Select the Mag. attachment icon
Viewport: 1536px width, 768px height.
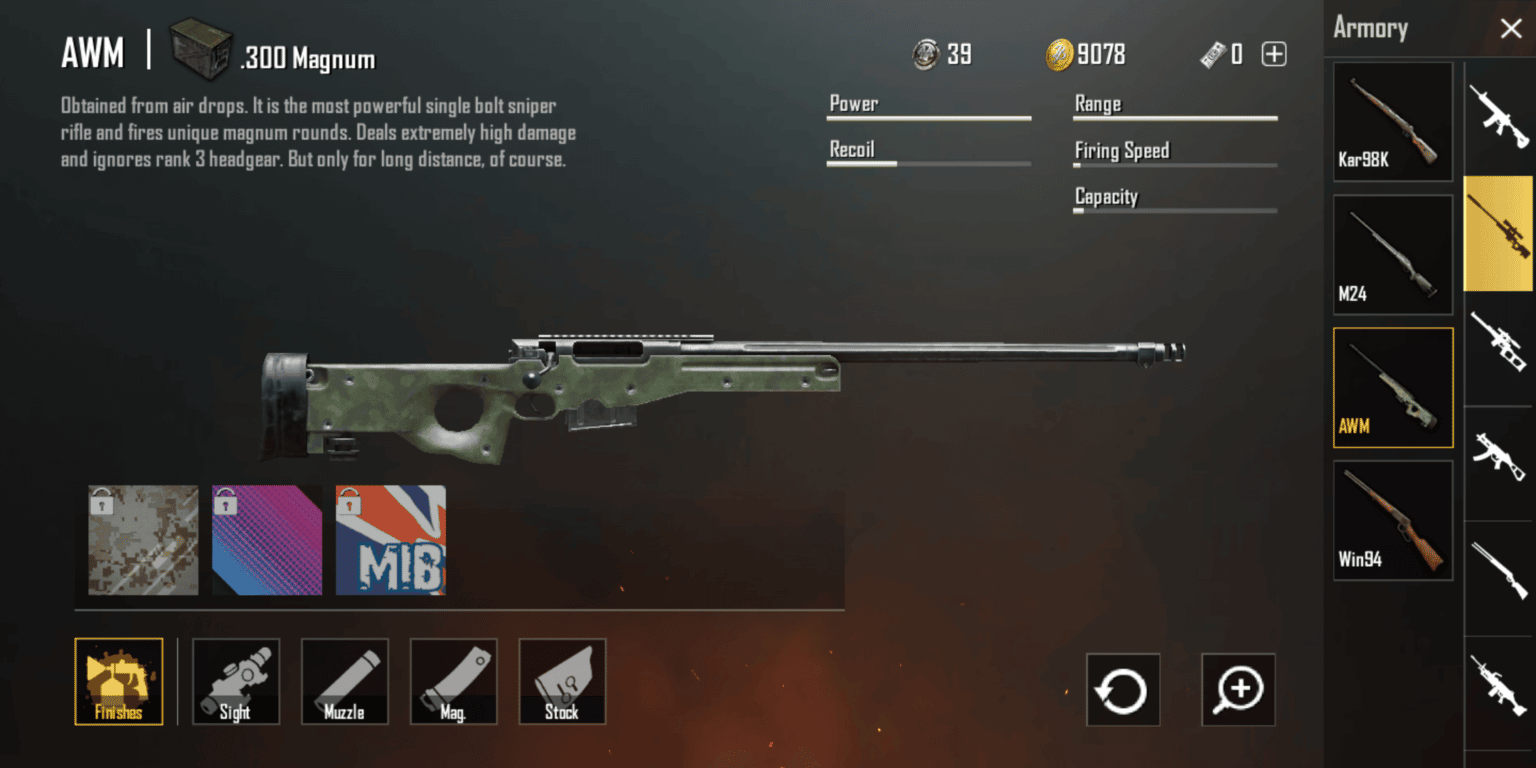pyautogui.click(x=453, y=681)
